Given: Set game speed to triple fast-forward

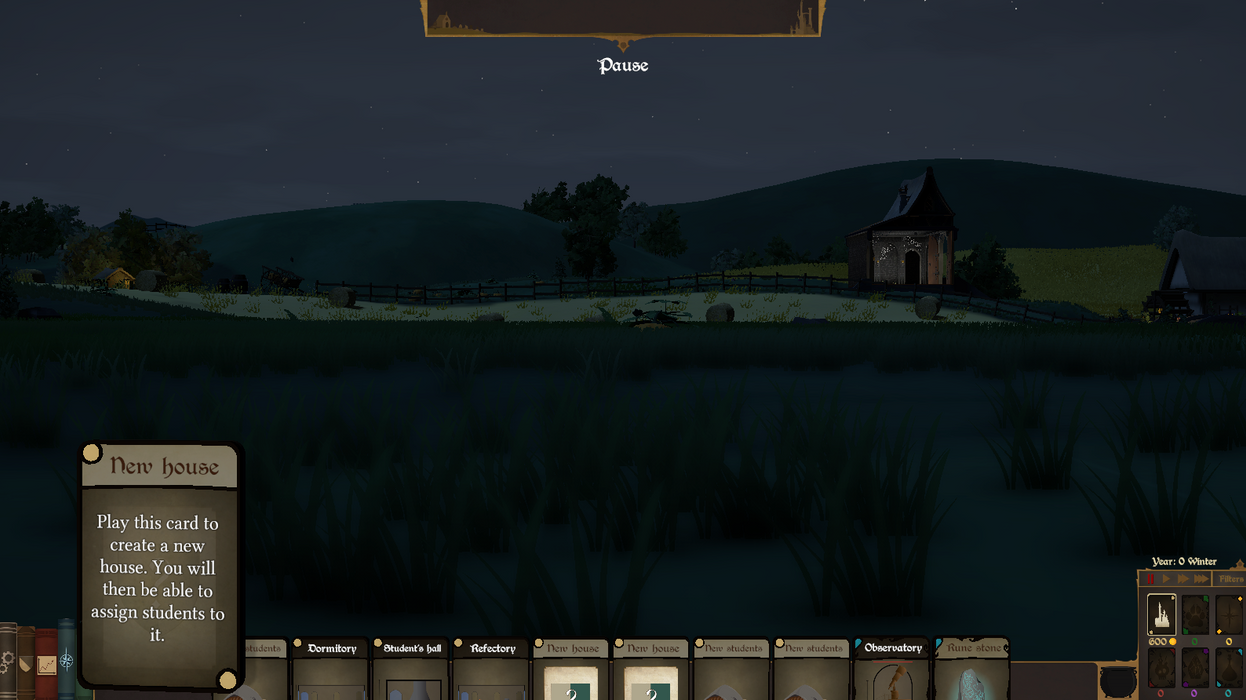Looking at the screenshot, I should click(x=1201, y=579).
